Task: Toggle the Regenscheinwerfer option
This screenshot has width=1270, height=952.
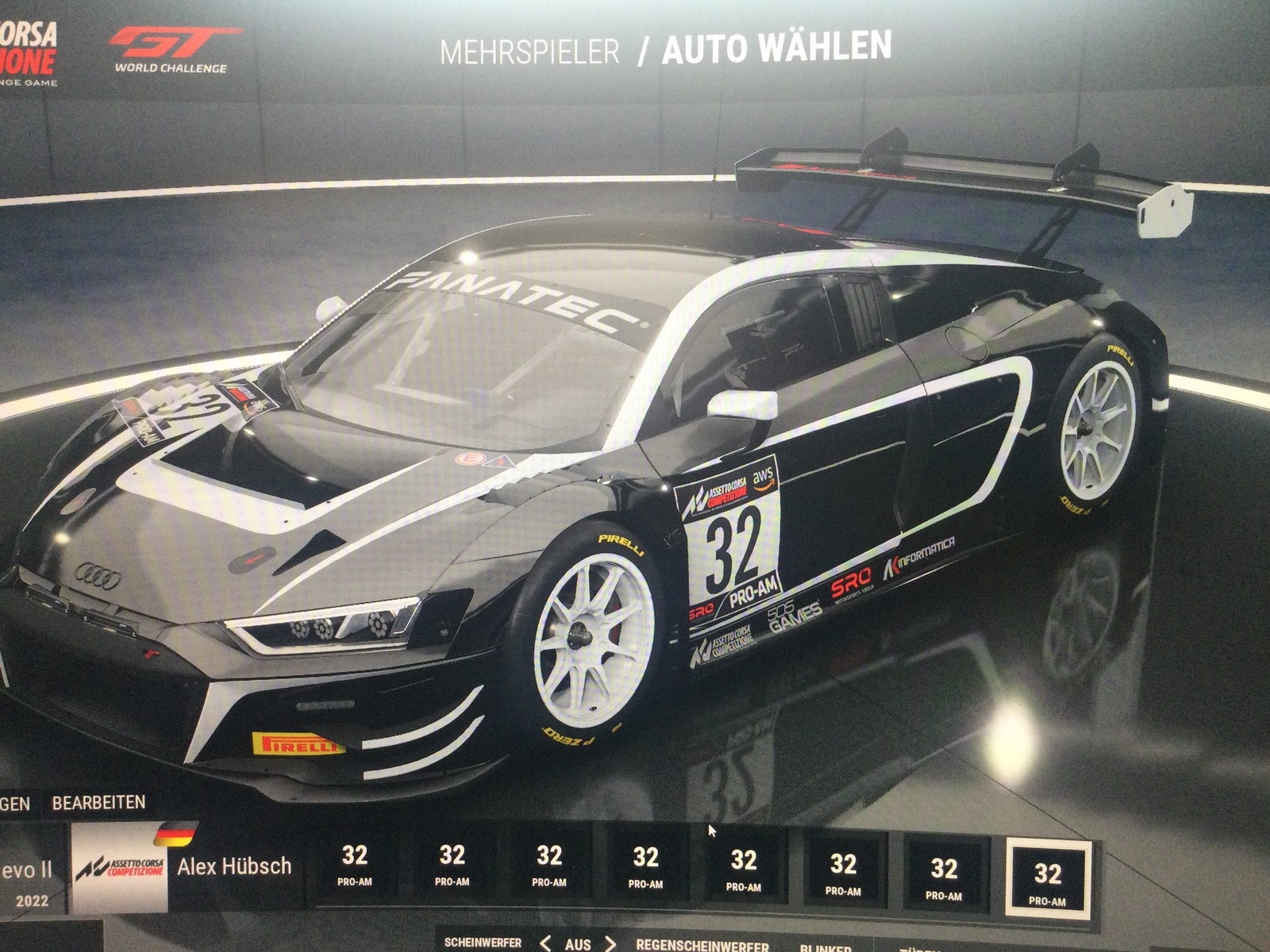Action: (x=702, y=945)
